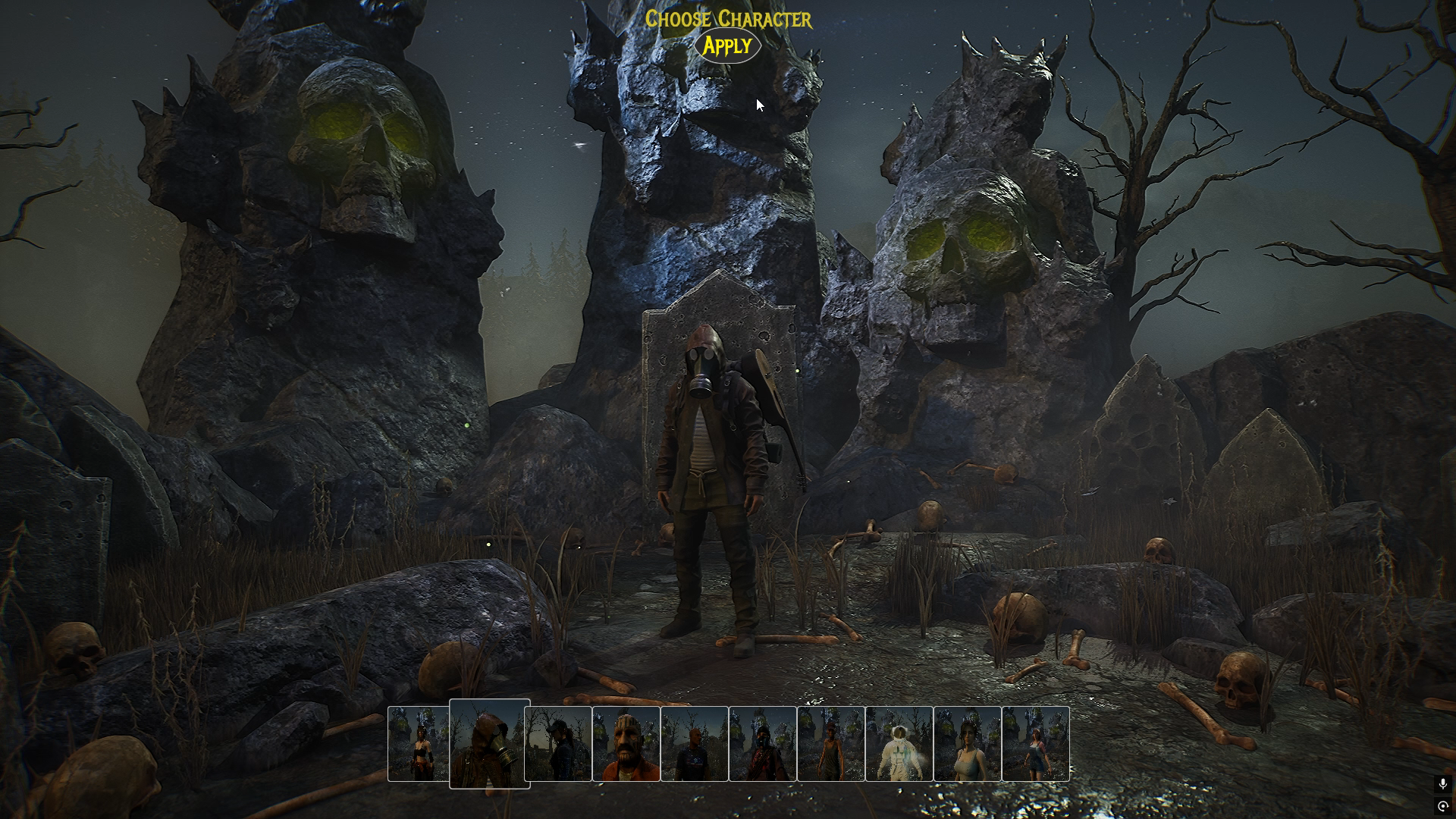This screenshot has width=1456, height=819.
Task: Toggle the microphone overlay icon
Action: (x=1442, y=783)
